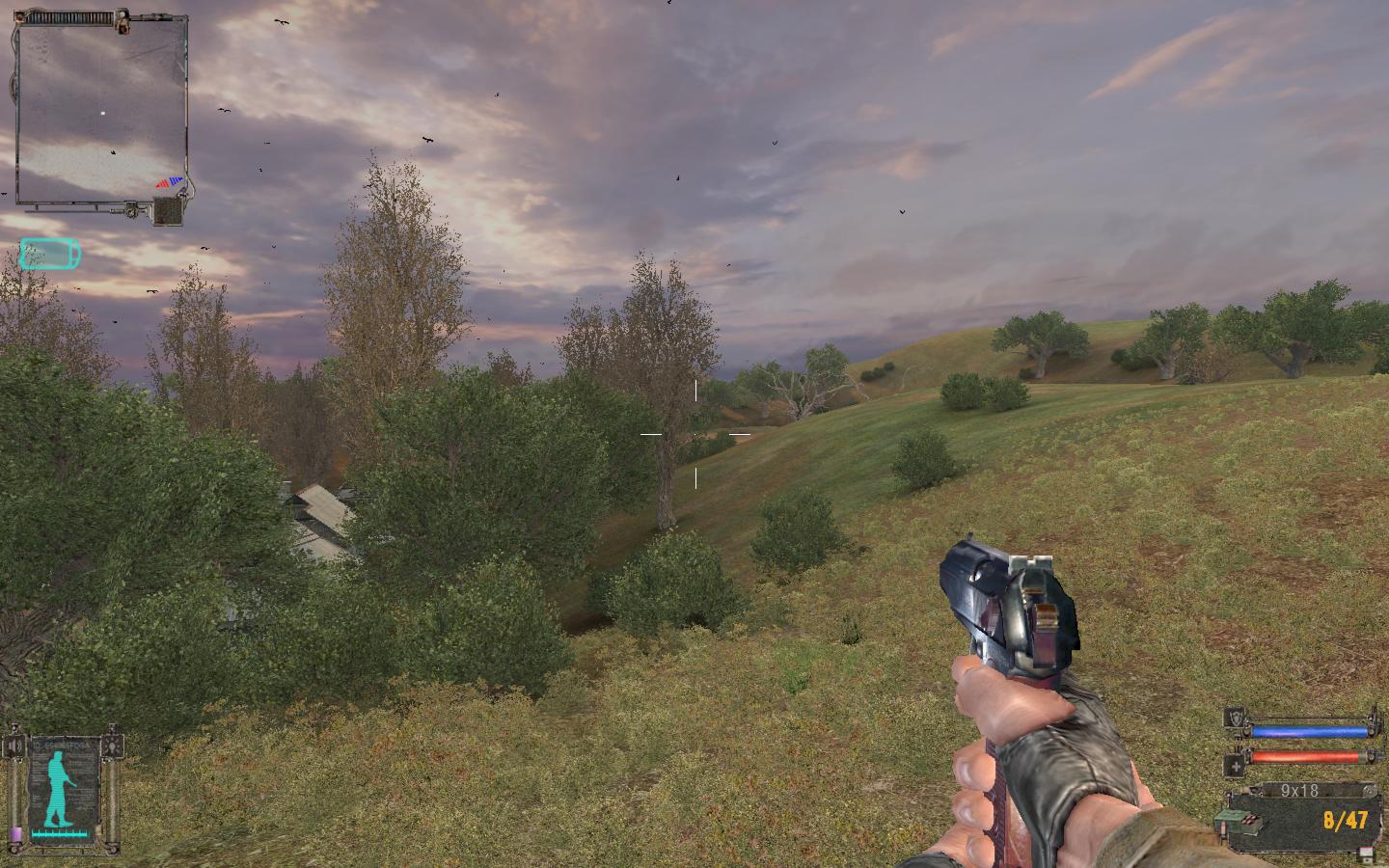Click the minimap in the corner
This screenshot has width=1389, height=868.
101,111
